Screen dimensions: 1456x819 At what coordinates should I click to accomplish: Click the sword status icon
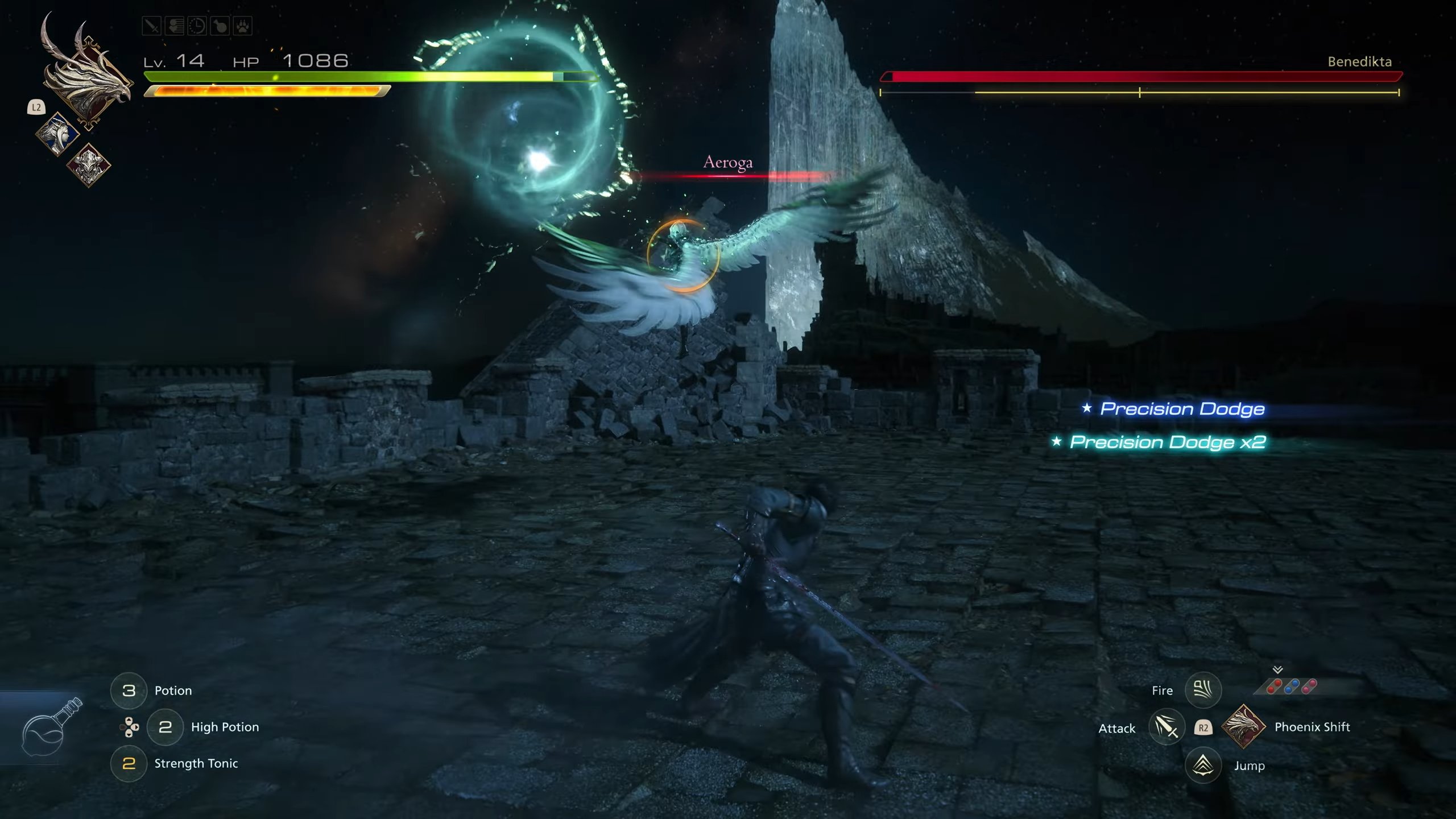(x=151, y=26)
